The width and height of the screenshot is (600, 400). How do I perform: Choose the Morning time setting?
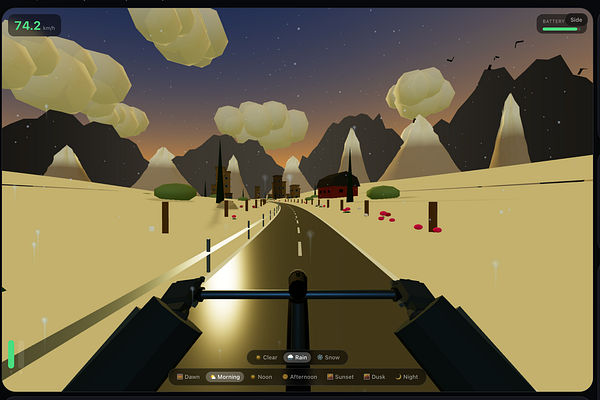point(225,377)
